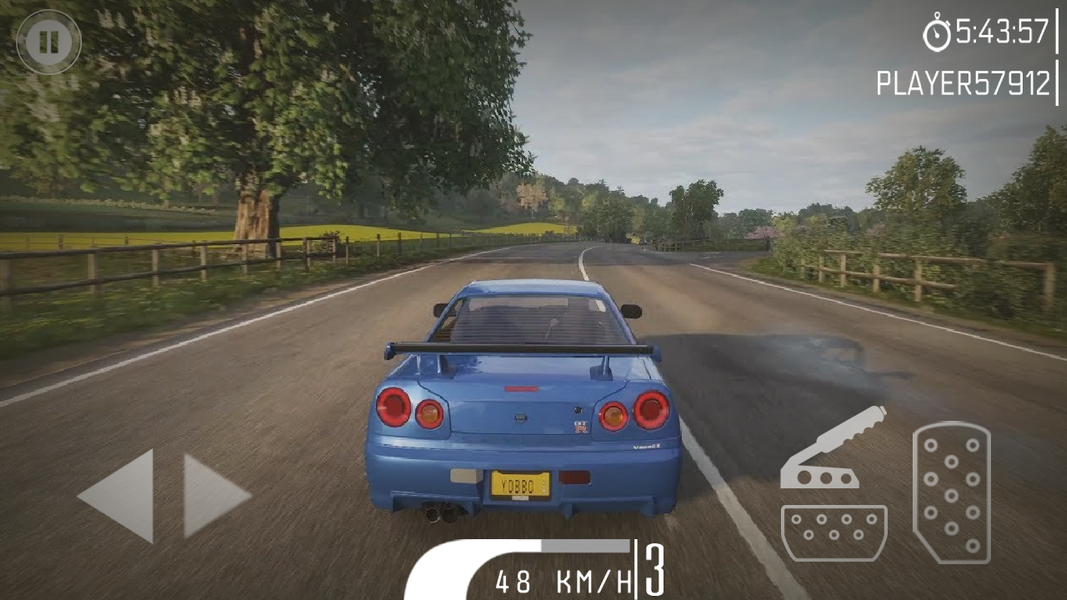The image size is (1067, 600).
Task: Hit the accelerator pedal
Action: click(x=951, y=492)
